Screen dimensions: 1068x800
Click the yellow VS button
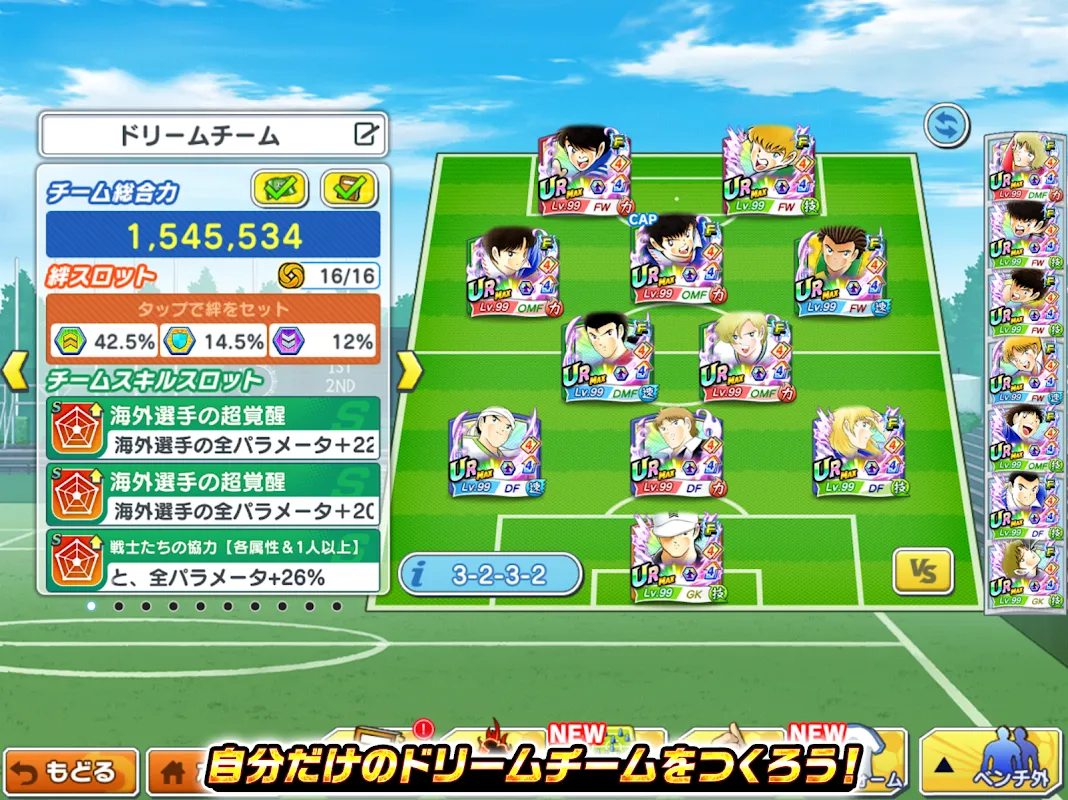pyautogui.click(x=923, y=572)
